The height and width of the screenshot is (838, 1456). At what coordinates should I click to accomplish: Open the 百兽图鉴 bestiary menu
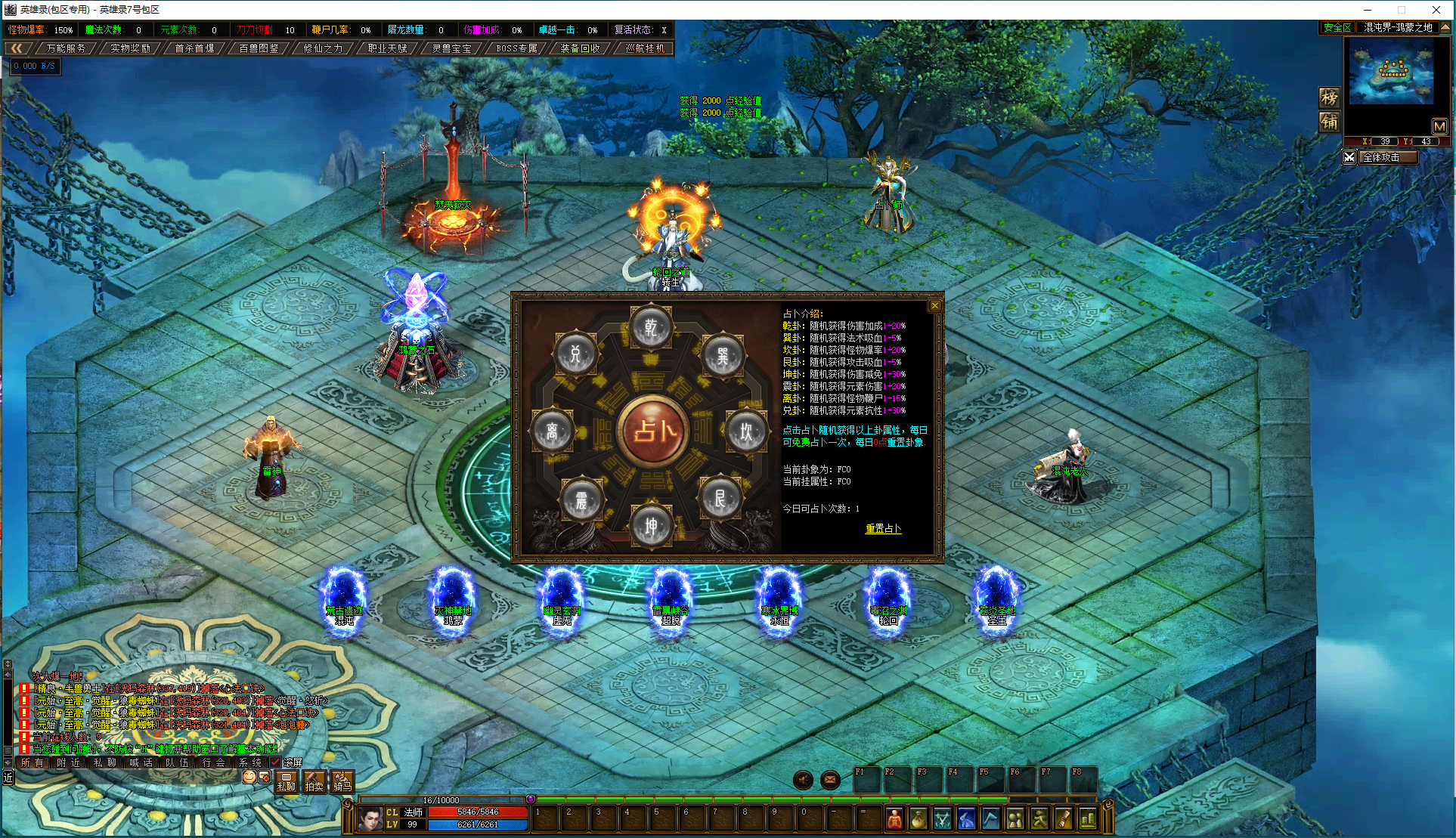(x=259, y=48)
